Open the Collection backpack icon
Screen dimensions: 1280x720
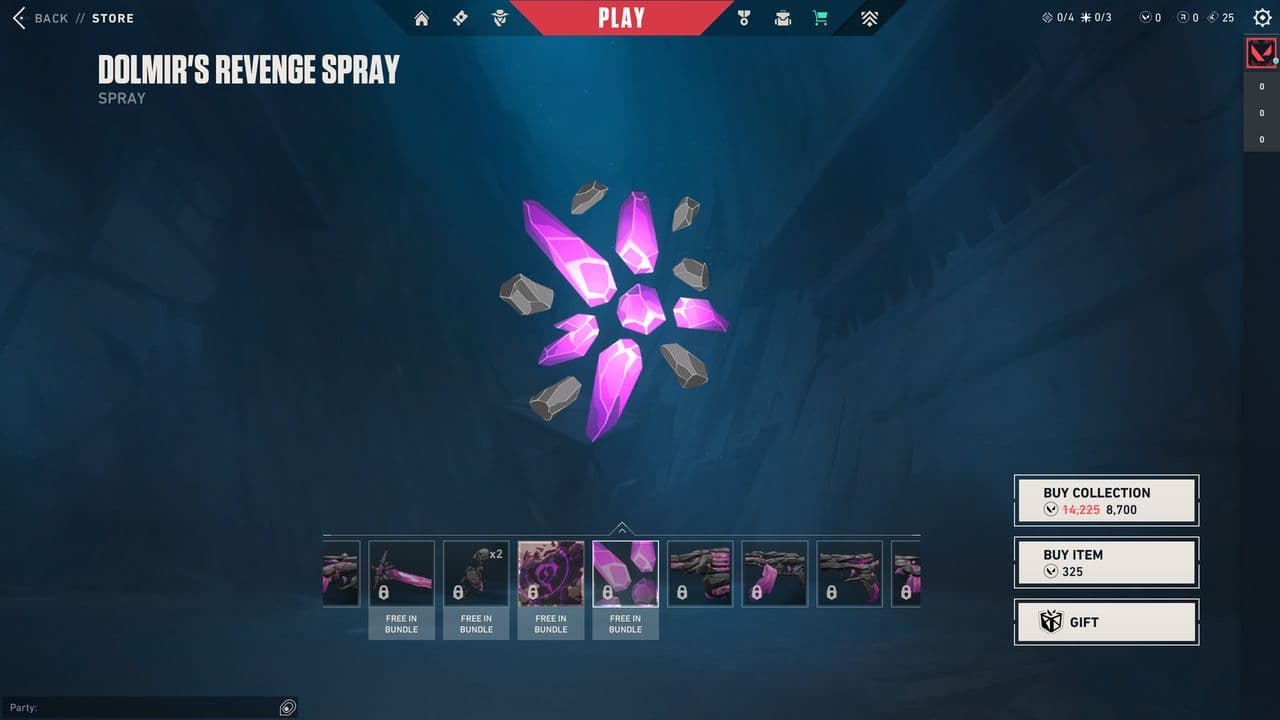point(782,17)
